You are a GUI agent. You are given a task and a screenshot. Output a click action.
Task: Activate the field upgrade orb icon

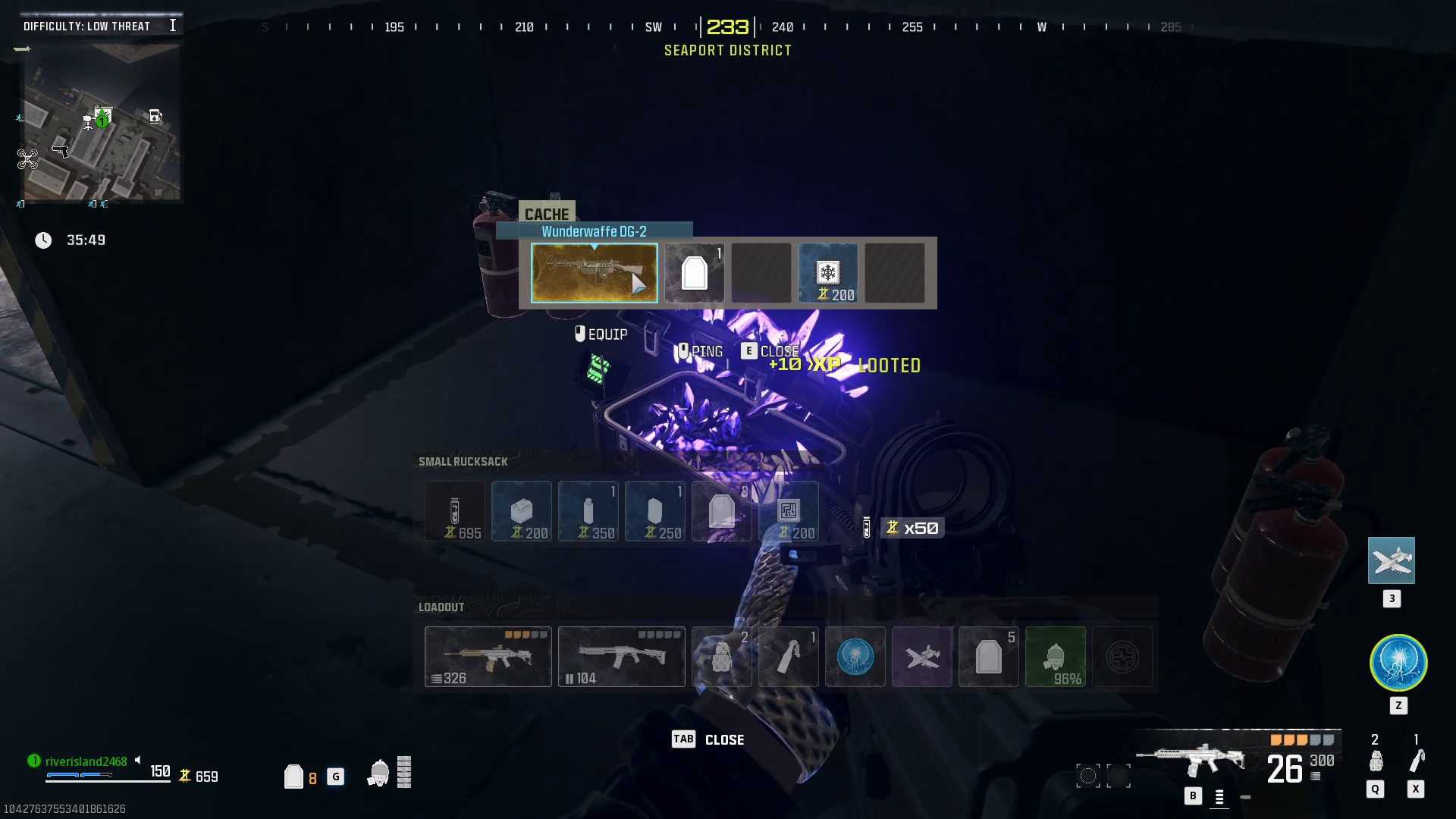pos(1398,663)
